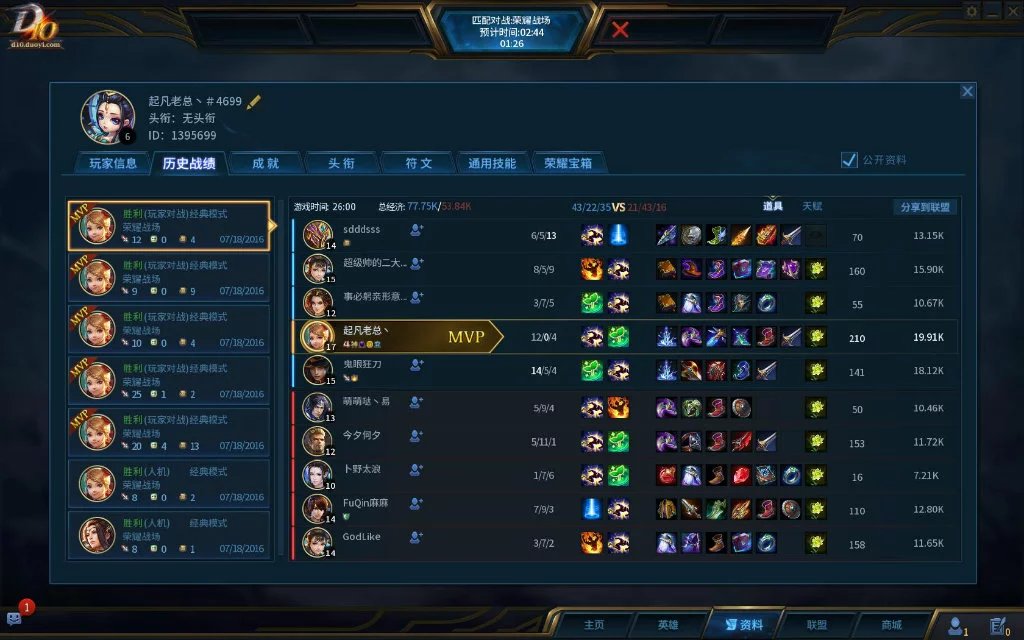The height and width of the screenshot is (640, 1024).
Task: Open the 通用技能 tab
Action: (x=492, y=163)
